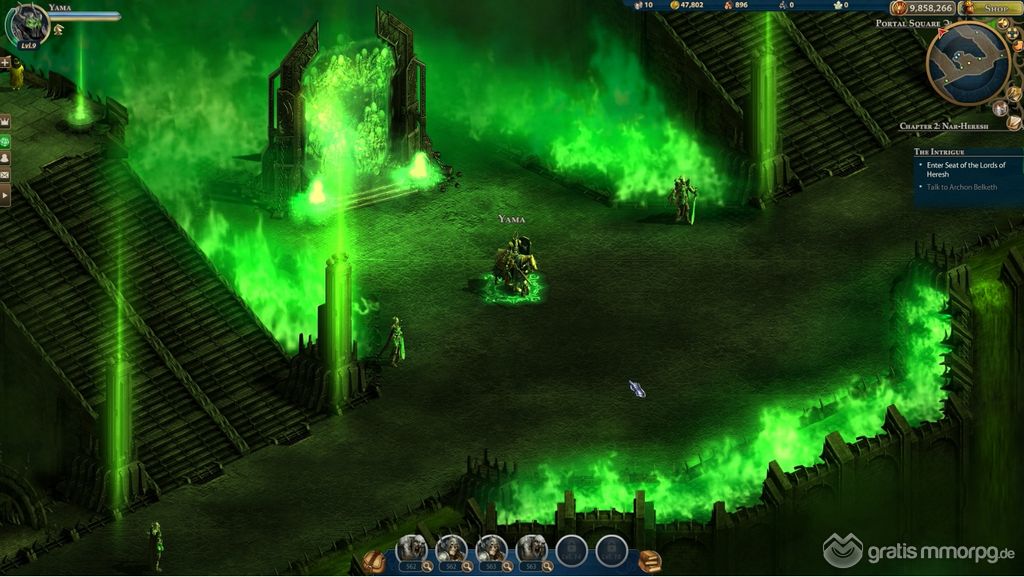Open the Shop
Screen dimensions: 1024x577
990,8
